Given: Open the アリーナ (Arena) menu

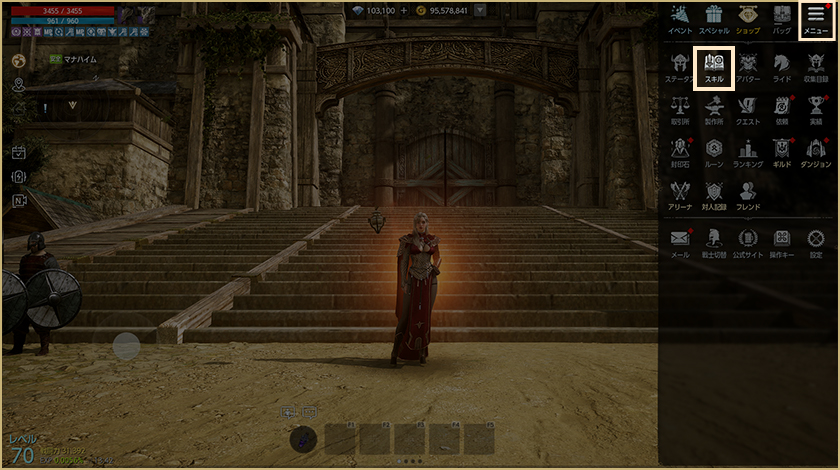Looking at the screenshot, I should 680,194.
